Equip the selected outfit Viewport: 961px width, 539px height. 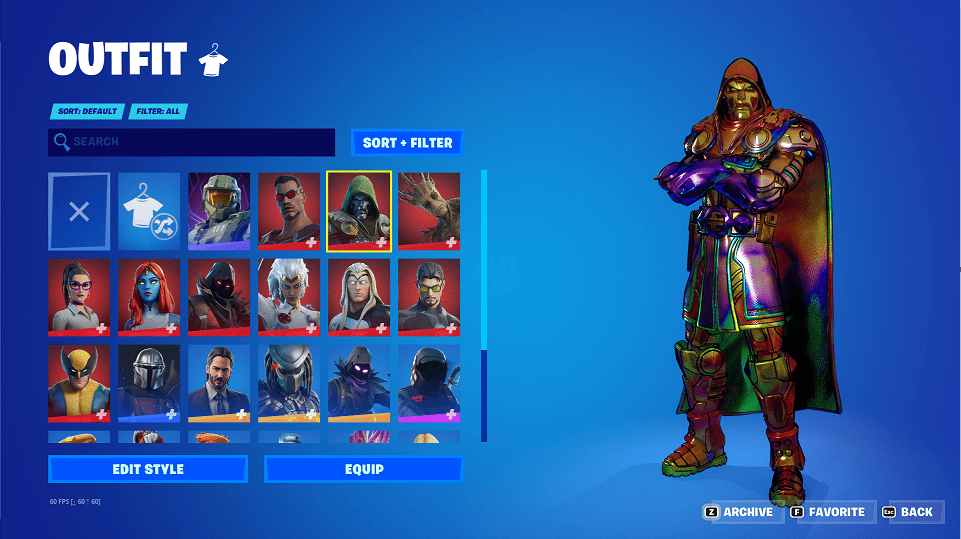coord(363,469)
